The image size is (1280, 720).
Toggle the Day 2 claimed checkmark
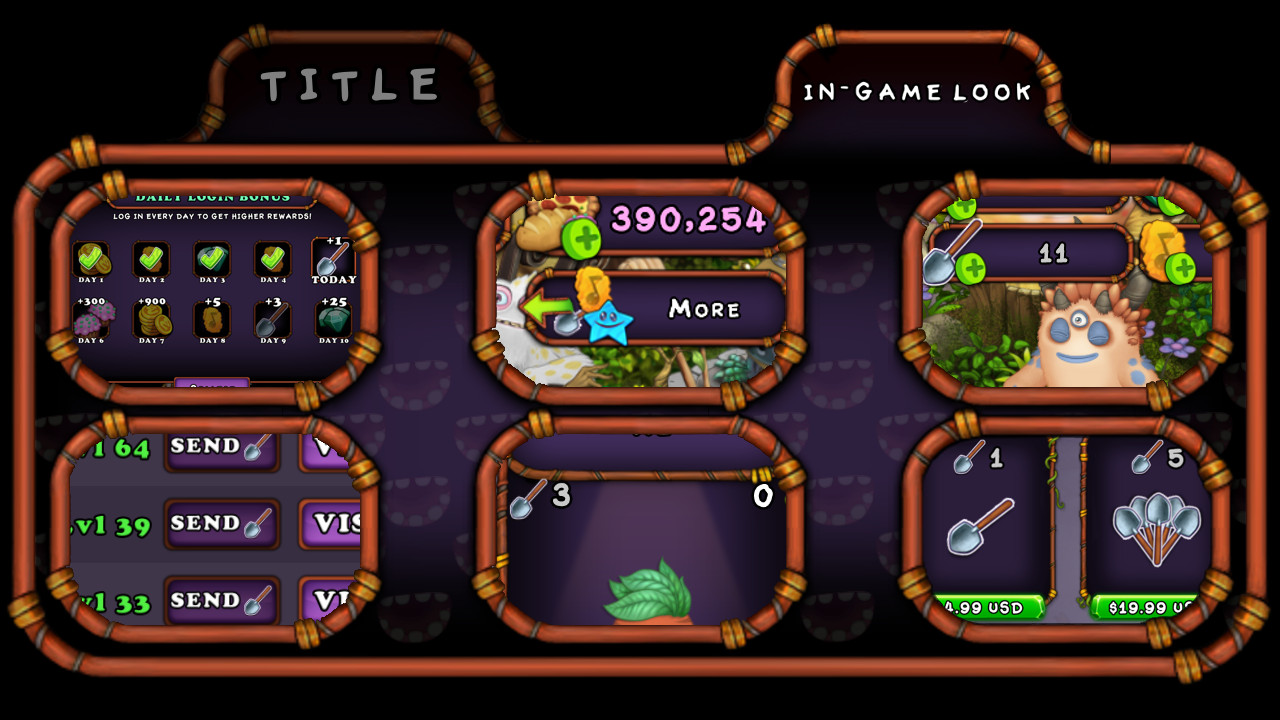coord(151,259)
